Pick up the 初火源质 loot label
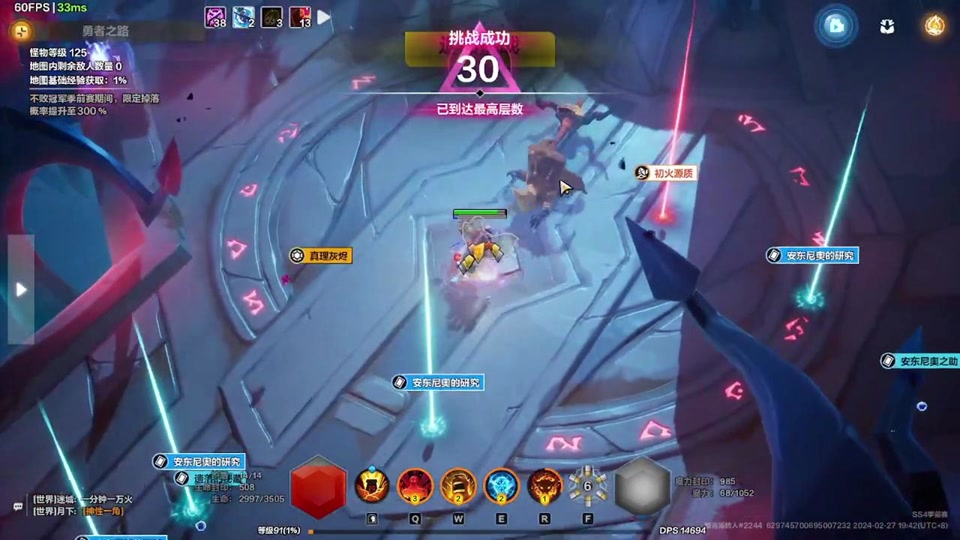Image resolution: width=960 pixels, height=540 pixels. (x=666, y=173)
